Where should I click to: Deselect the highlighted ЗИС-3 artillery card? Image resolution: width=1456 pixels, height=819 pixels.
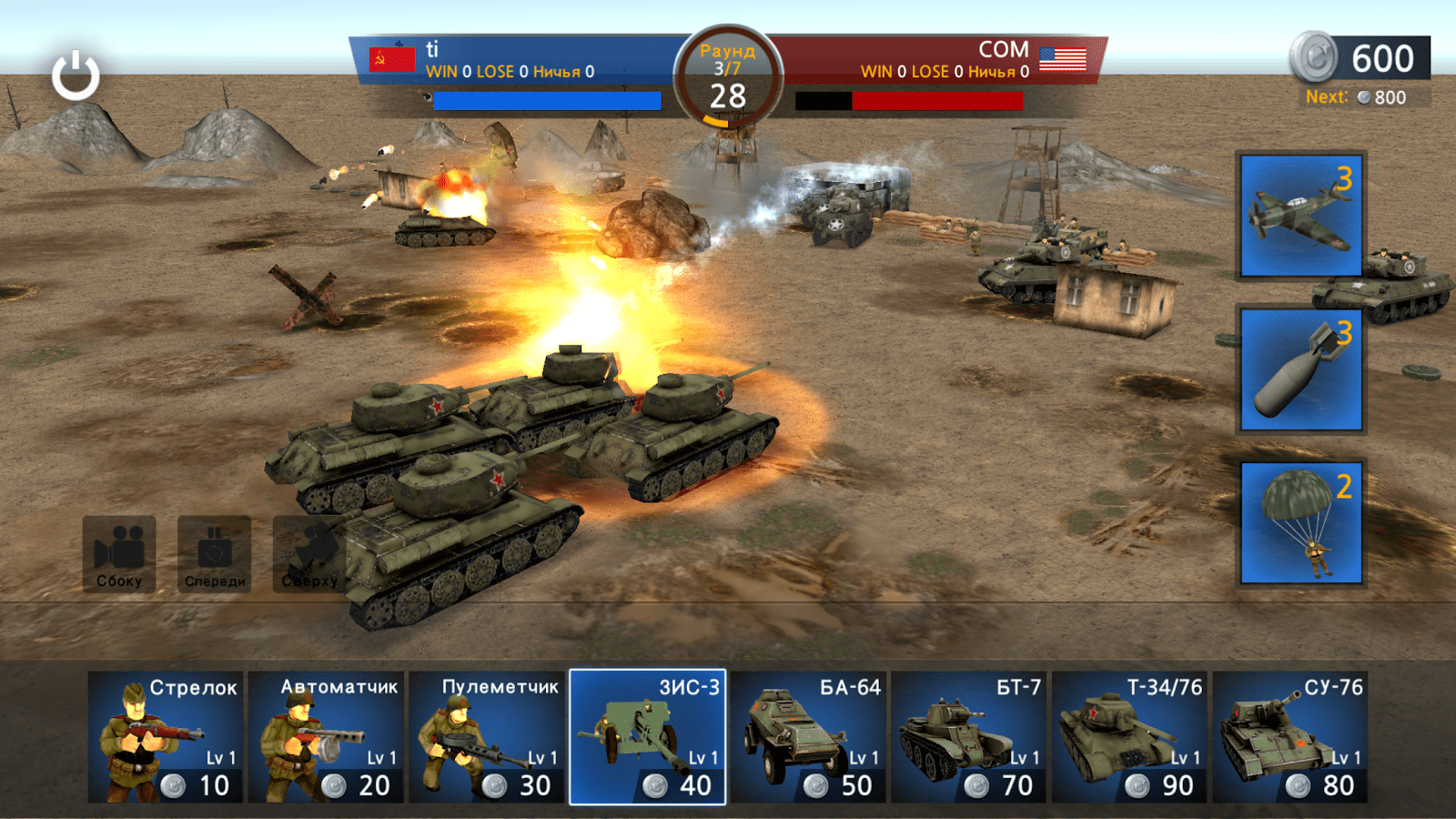tap(648, 737)
